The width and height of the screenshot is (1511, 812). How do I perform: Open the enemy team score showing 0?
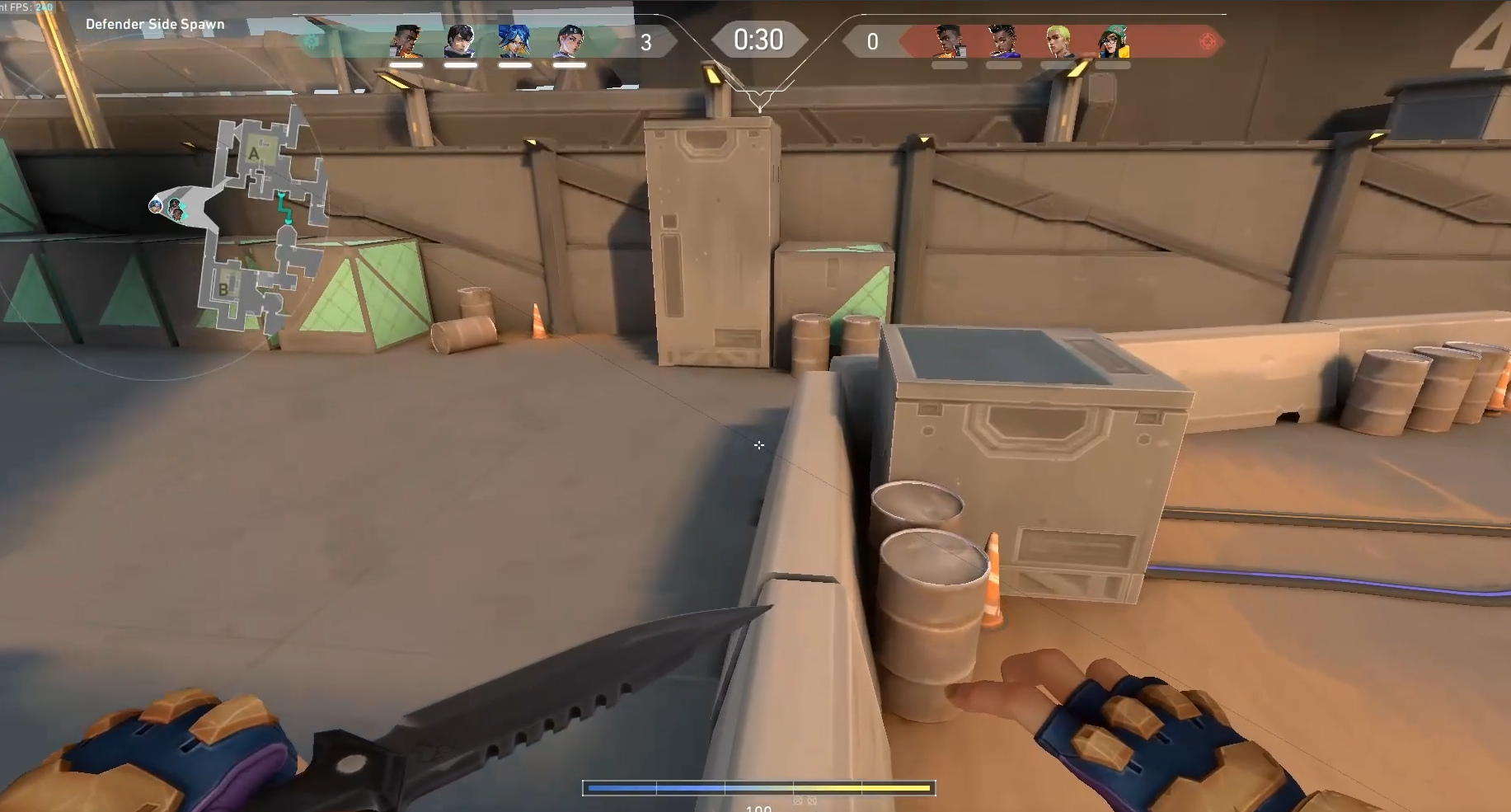tap(873, 42)
